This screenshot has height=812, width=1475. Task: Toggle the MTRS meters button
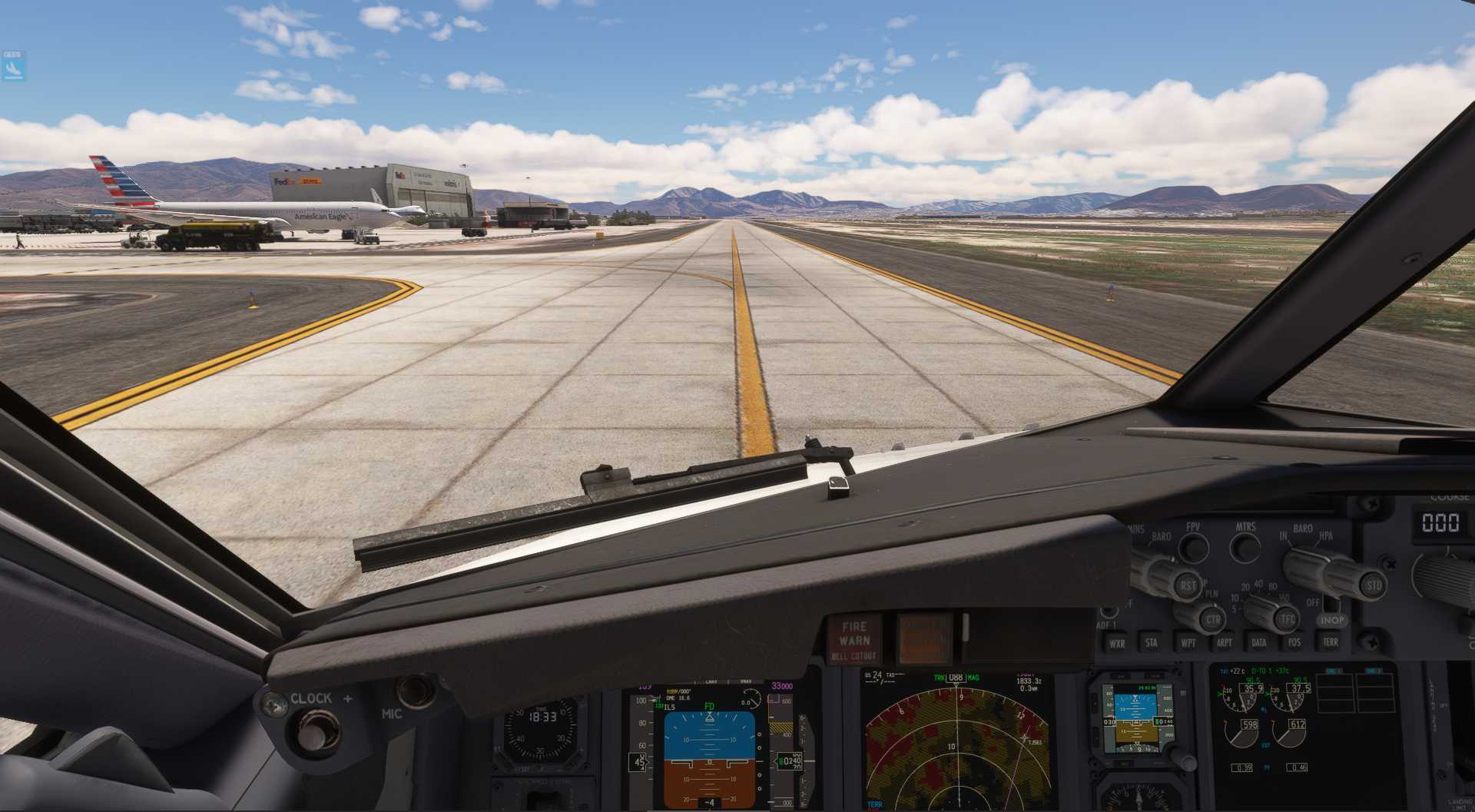click(1245, 548)
